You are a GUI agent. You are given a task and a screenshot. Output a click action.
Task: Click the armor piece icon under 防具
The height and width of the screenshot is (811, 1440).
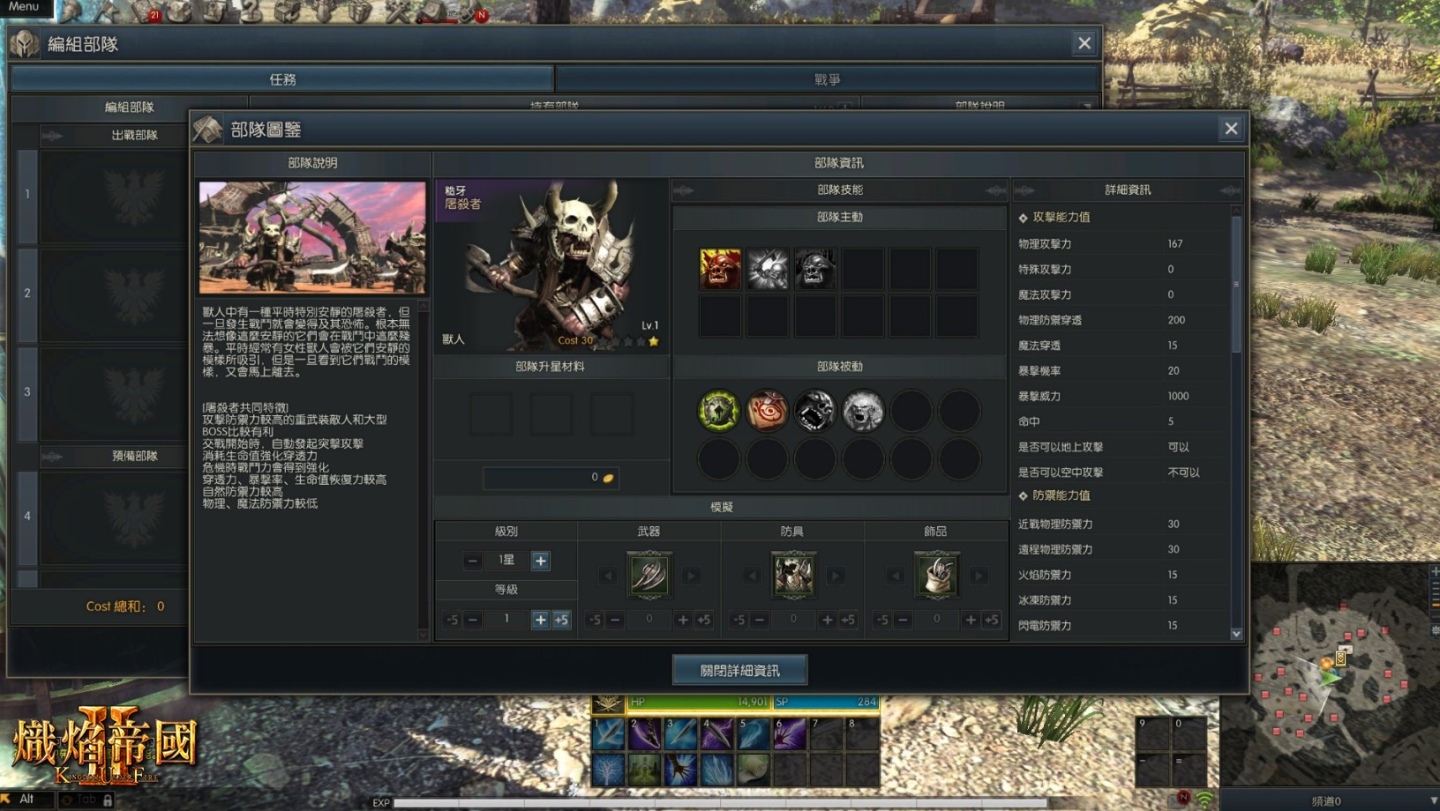coord(792,576)
